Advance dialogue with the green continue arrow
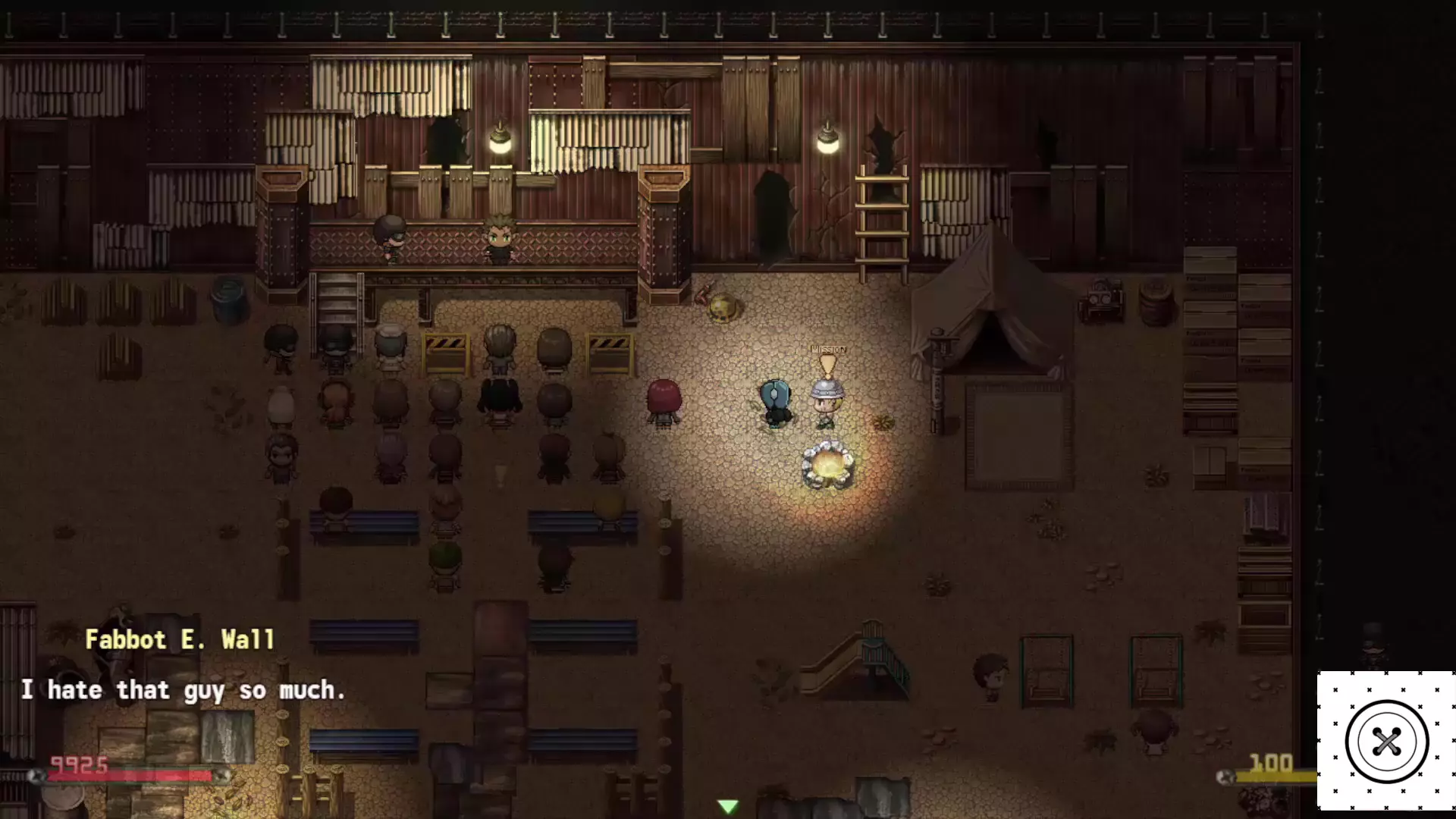 [728, 806]
